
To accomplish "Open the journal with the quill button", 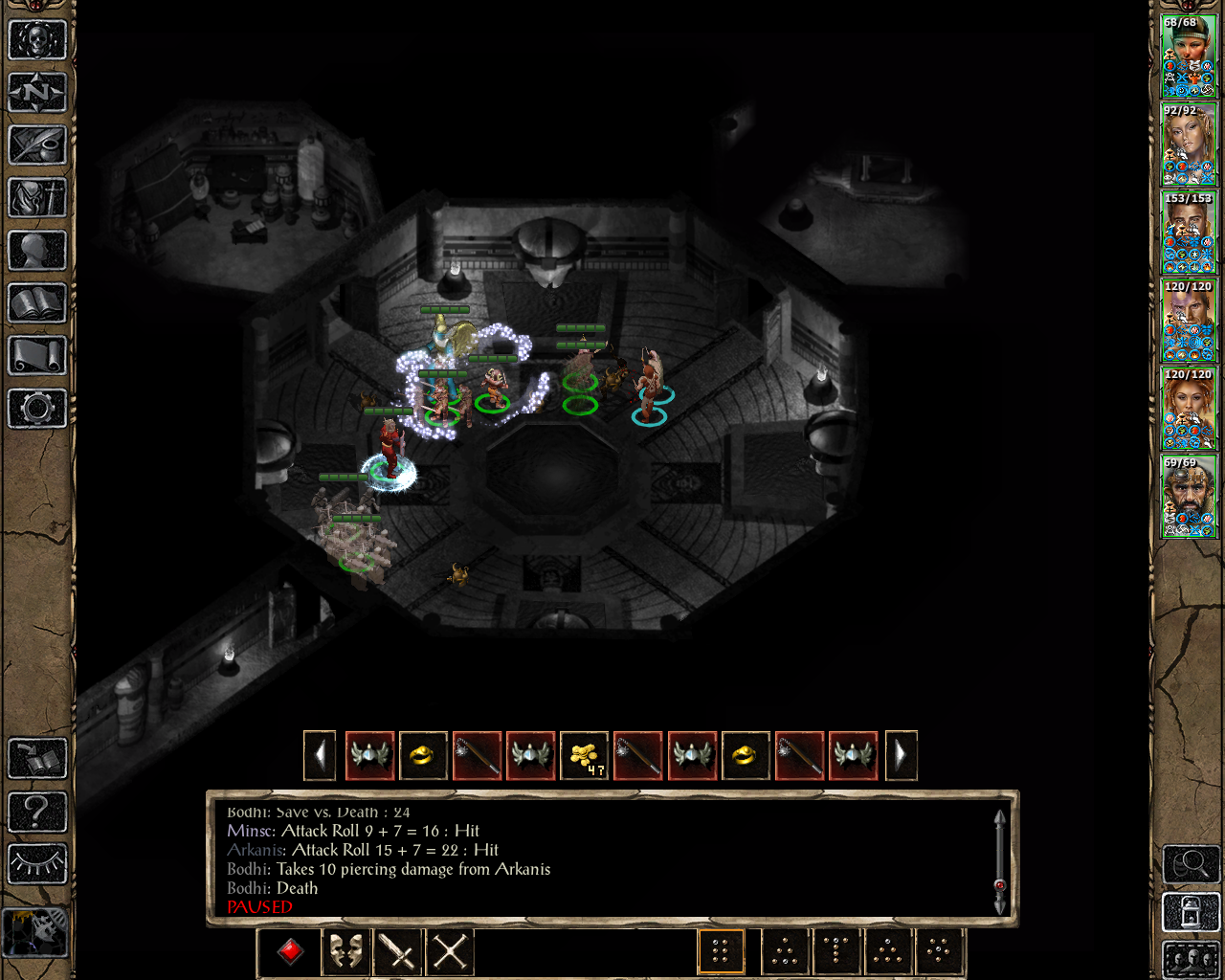I will tap(37, 145).
